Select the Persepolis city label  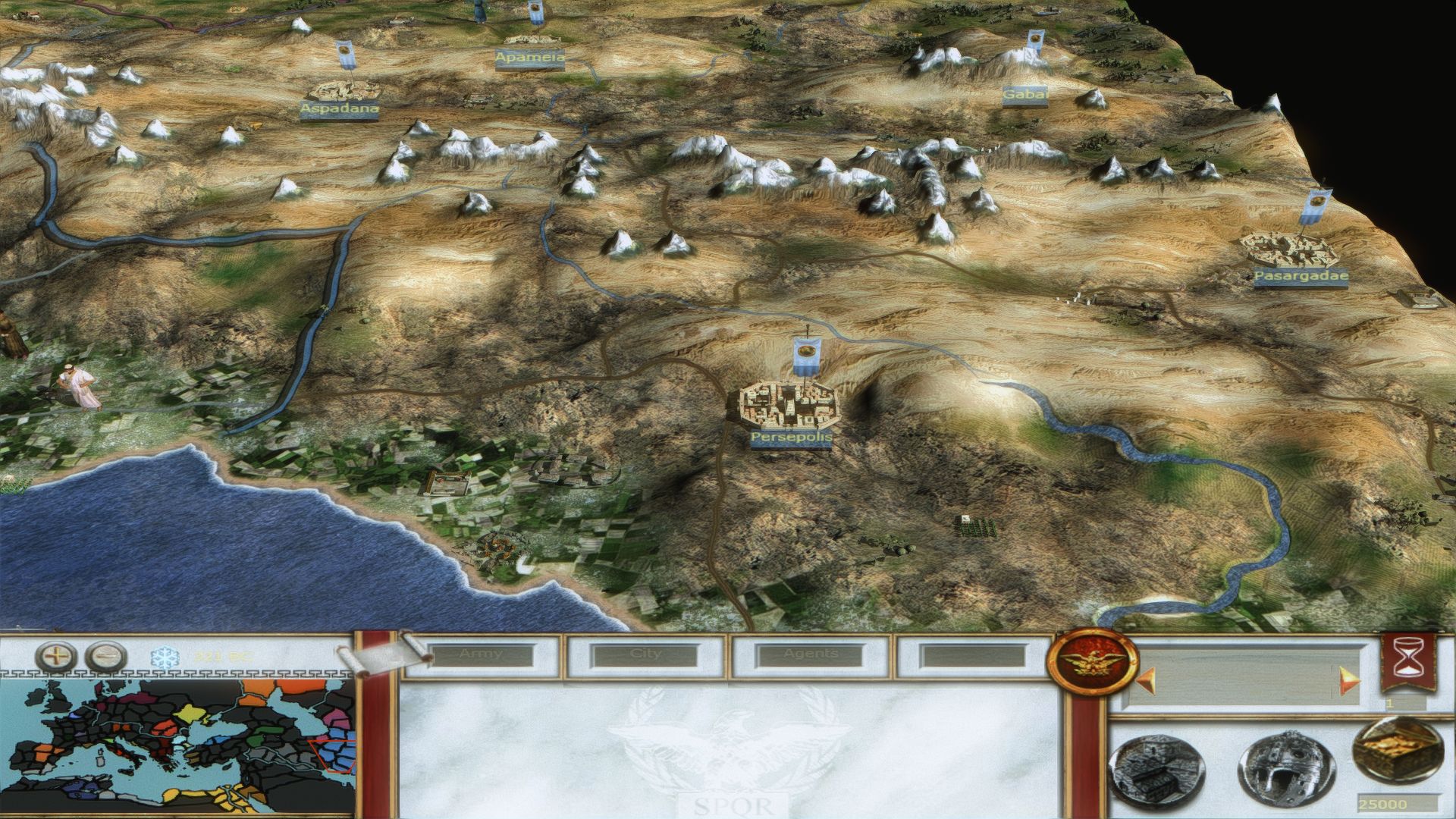point(791,438)
